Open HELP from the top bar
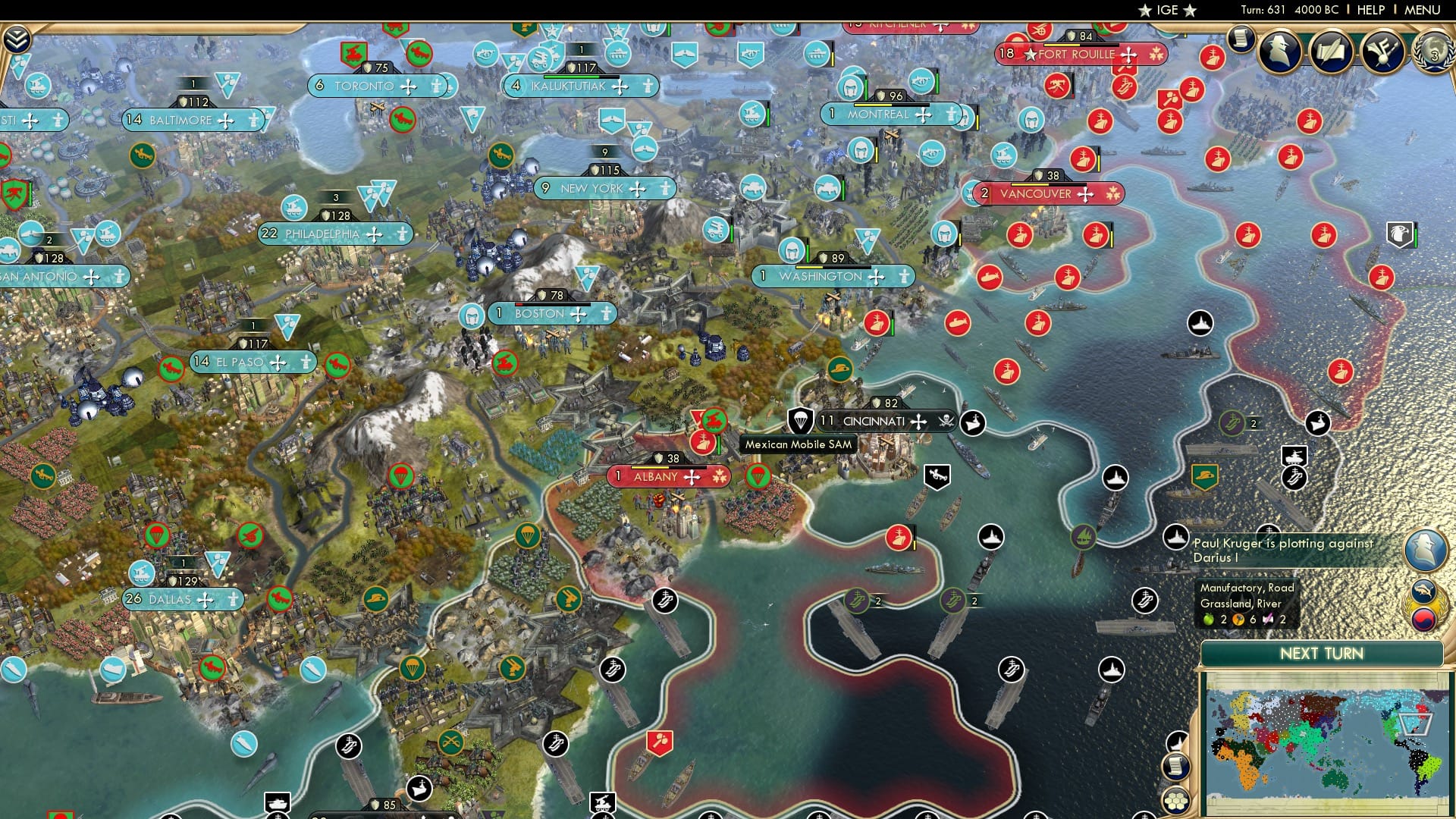Image resolution: width=1456 pixels, height=819 pixels. [1371, 10]
